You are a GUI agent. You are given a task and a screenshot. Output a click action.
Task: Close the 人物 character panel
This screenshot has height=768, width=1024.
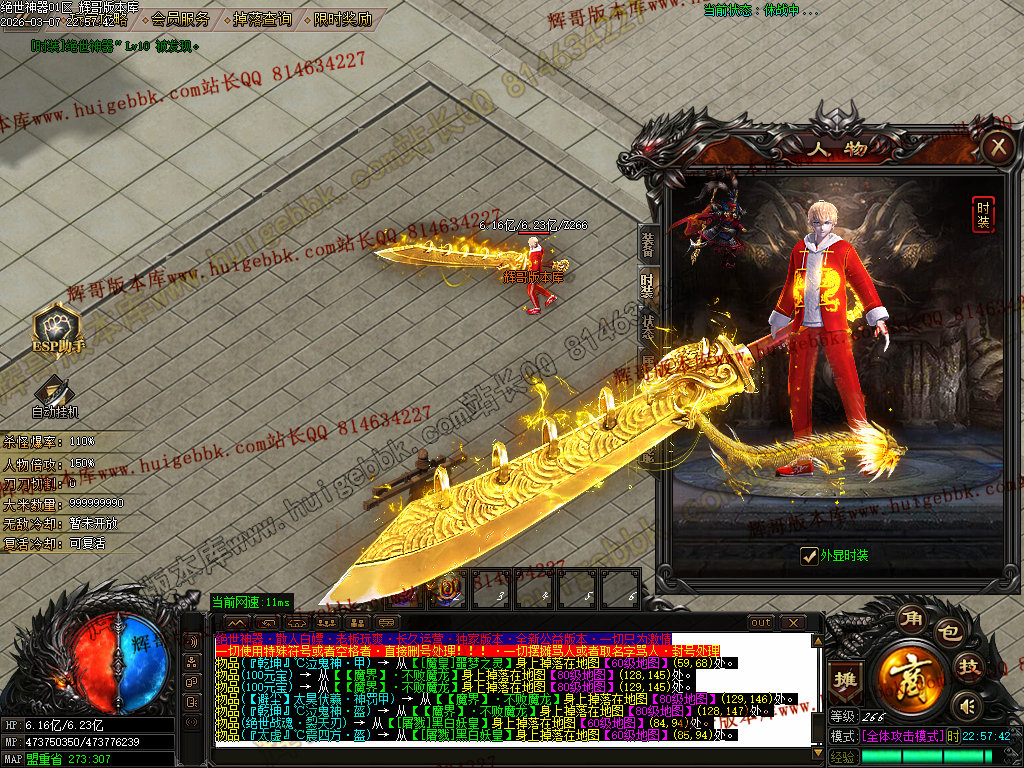pos(997,148)
